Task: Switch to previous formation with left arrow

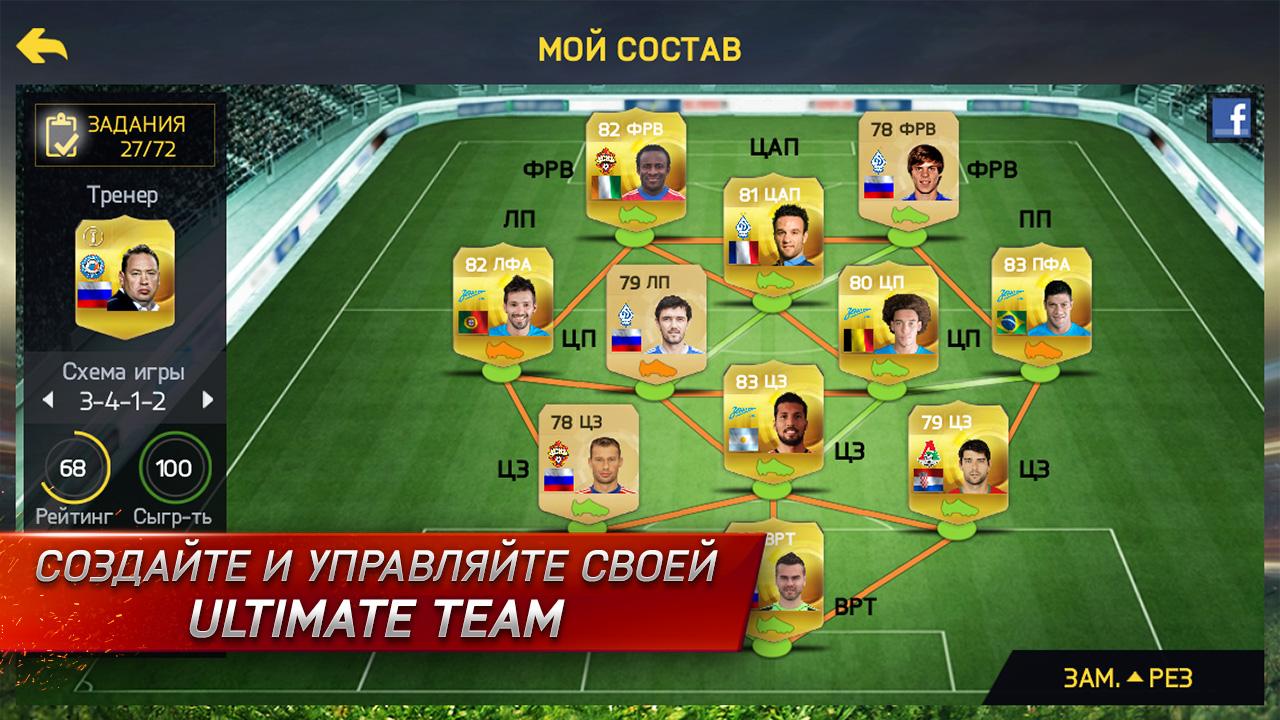Action: 45,400
